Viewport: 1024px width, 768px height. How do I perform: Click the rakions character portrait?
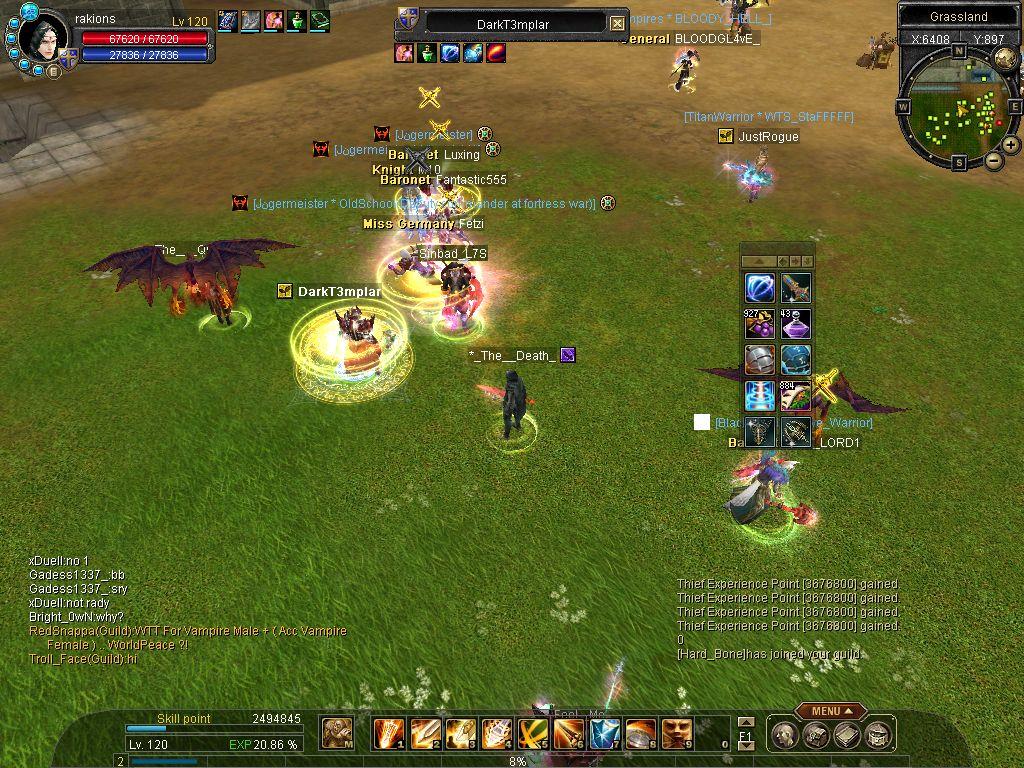point(44,38)
